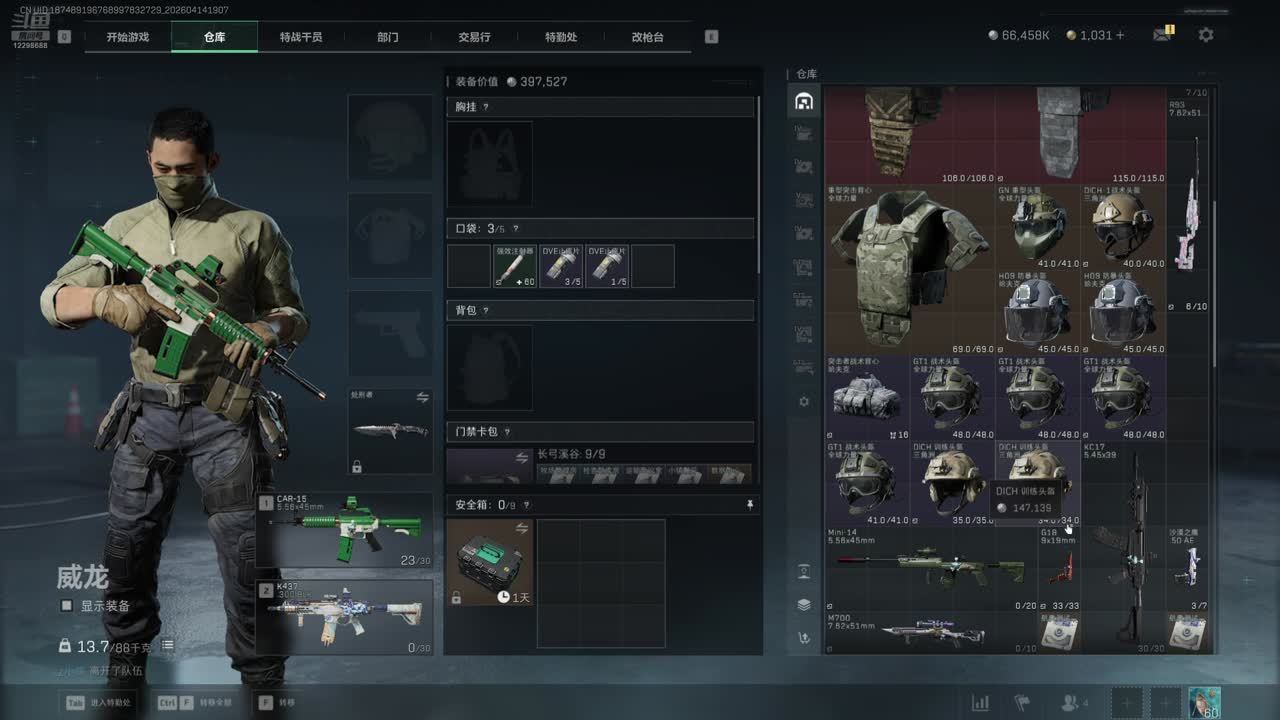Screen dimensions: 1280x720
Task: Select the 特勤处 tab
Action: (x=561, y=37)
